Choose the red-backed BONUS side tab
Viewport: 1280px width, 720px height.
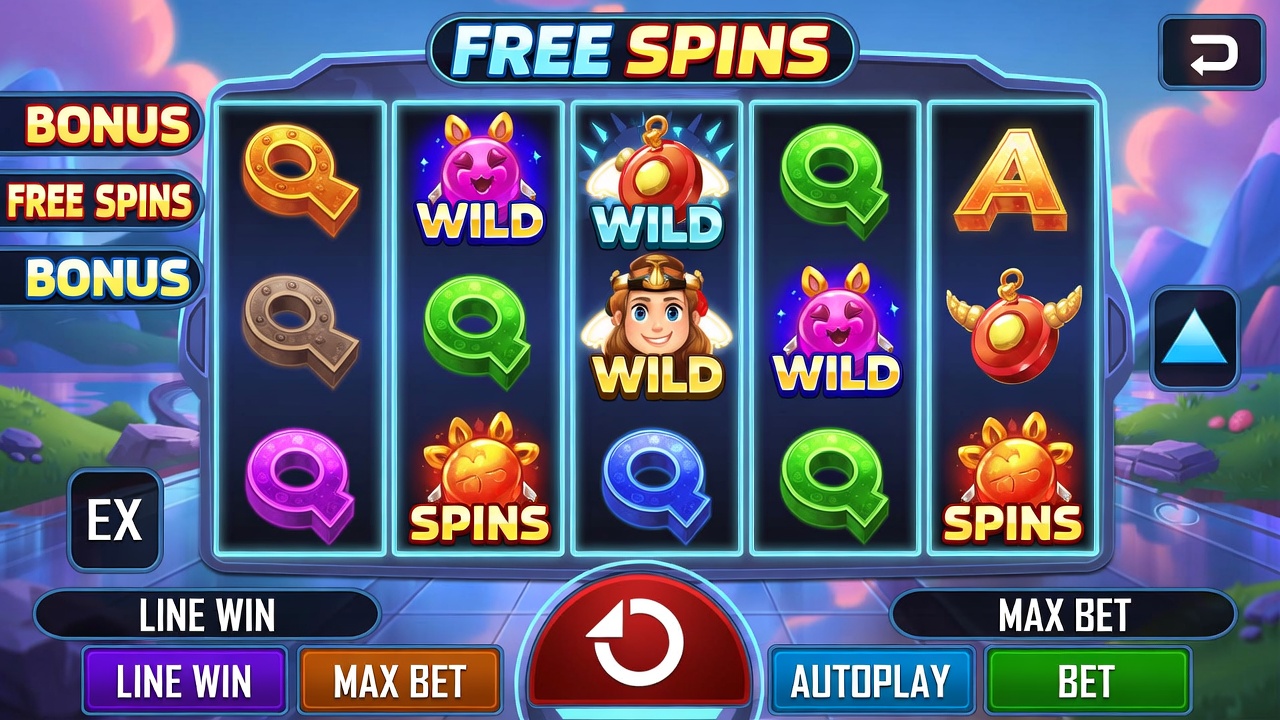(x=105, y=124)
